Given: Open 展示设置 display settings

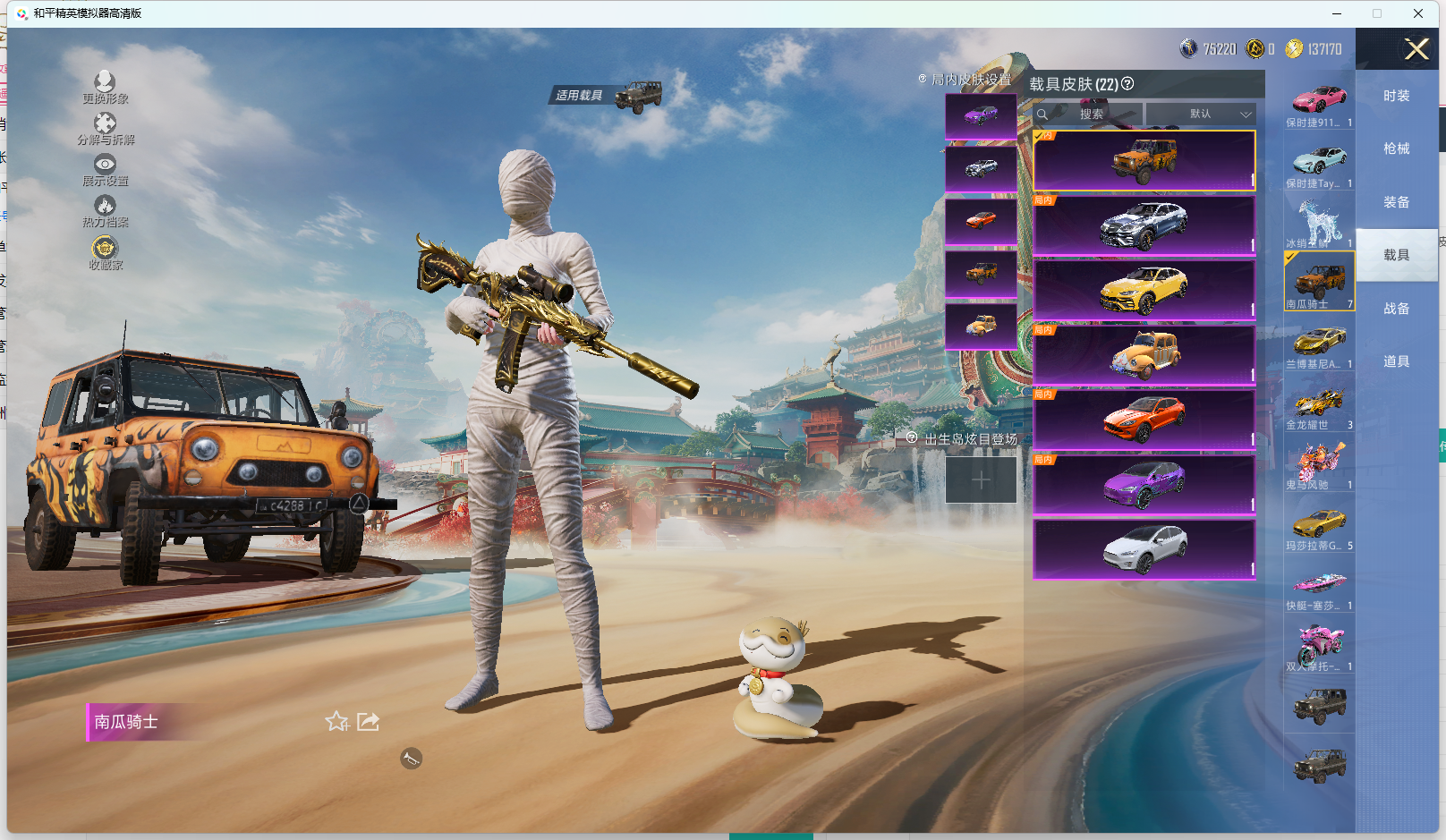Looking at the screenshot, I should [x=105, y=165].
